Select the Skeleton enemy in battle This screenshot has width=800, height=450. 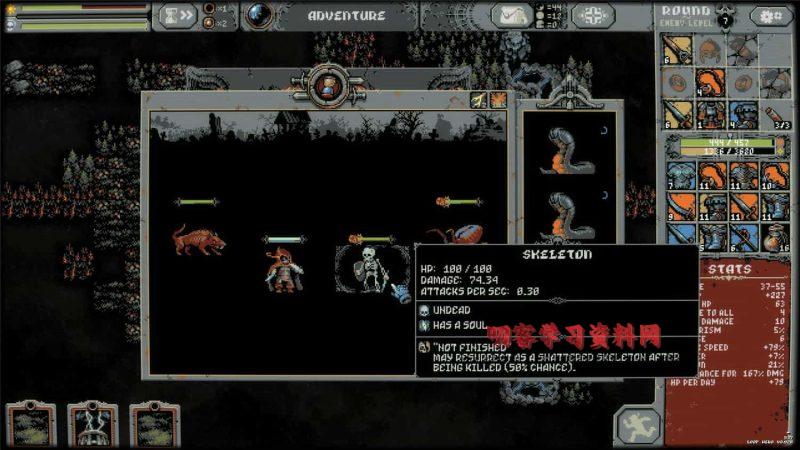(371, 270)
